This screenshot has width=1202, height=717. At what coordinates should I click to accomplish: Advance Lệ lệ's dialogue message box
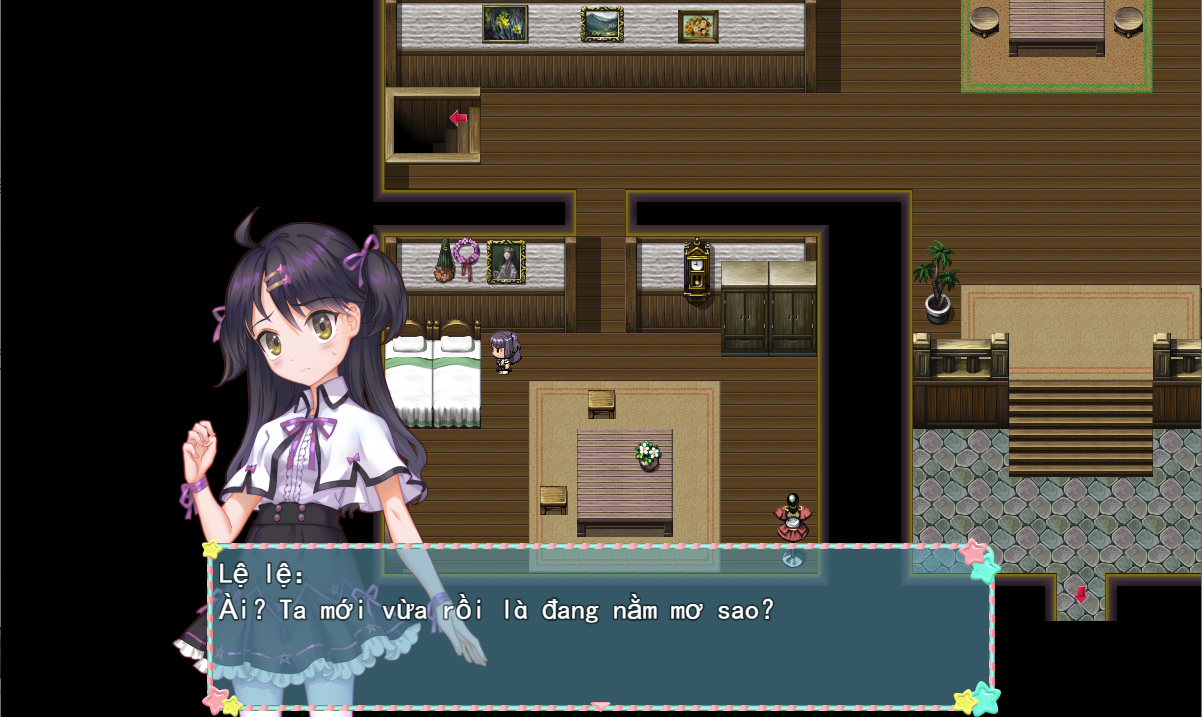(x=600, y=625)
